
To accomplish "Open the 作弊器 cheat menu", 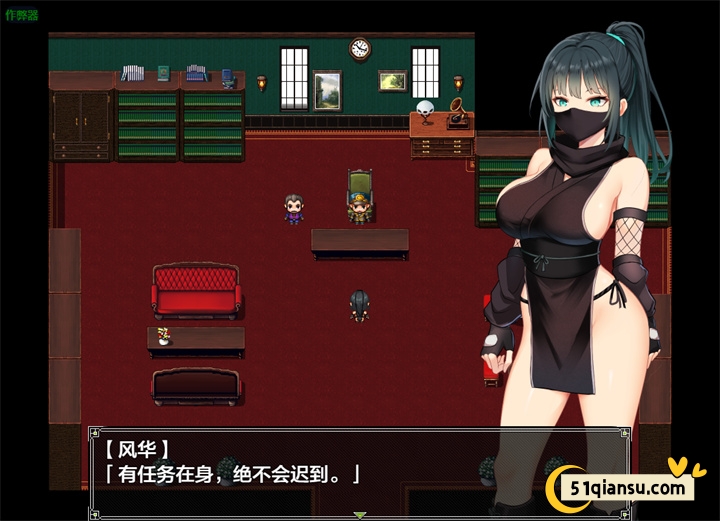I will click(20, 16).
